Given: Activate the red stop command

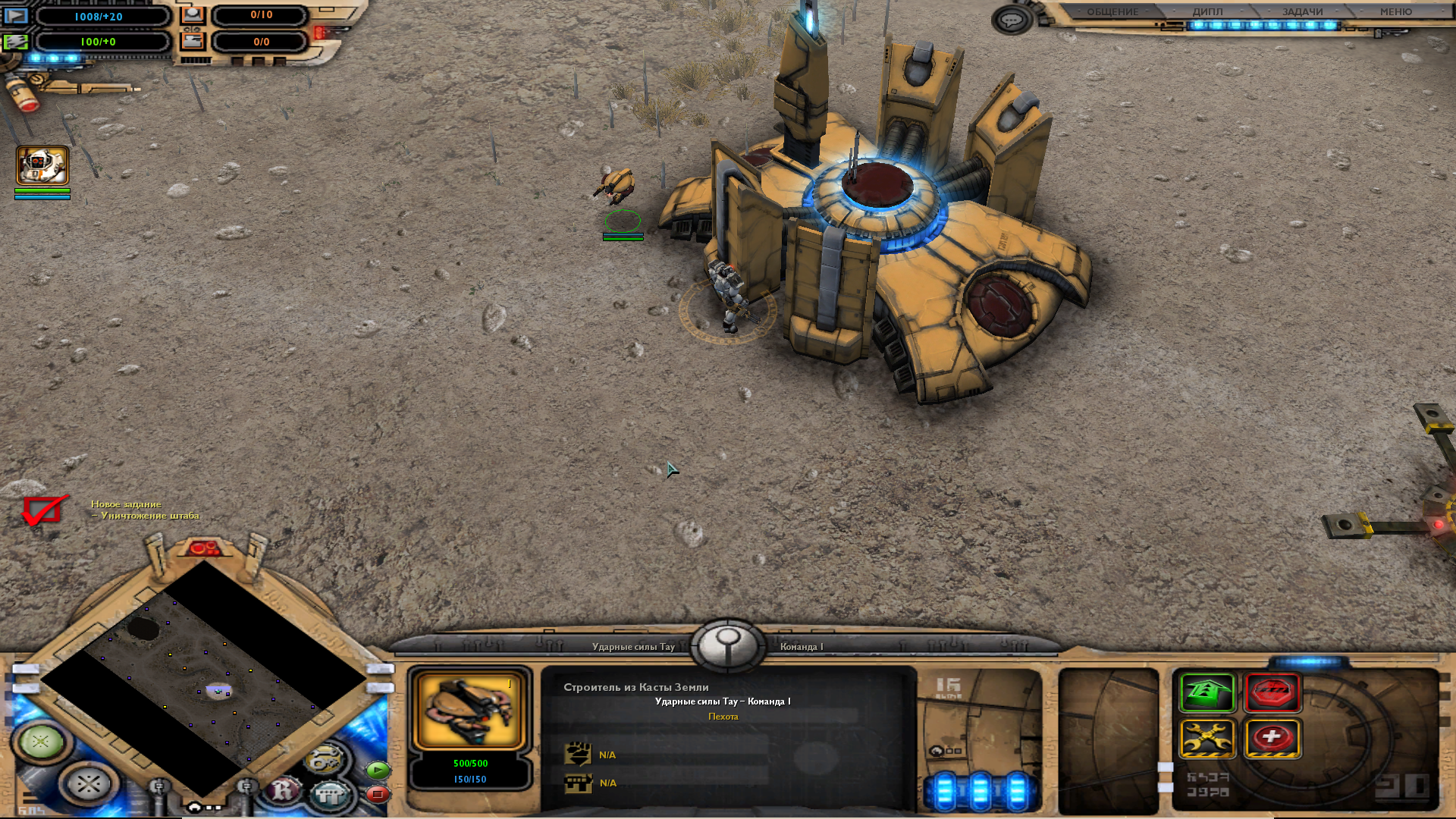Looking at the screenshot, I should [x=1272, y=692].
